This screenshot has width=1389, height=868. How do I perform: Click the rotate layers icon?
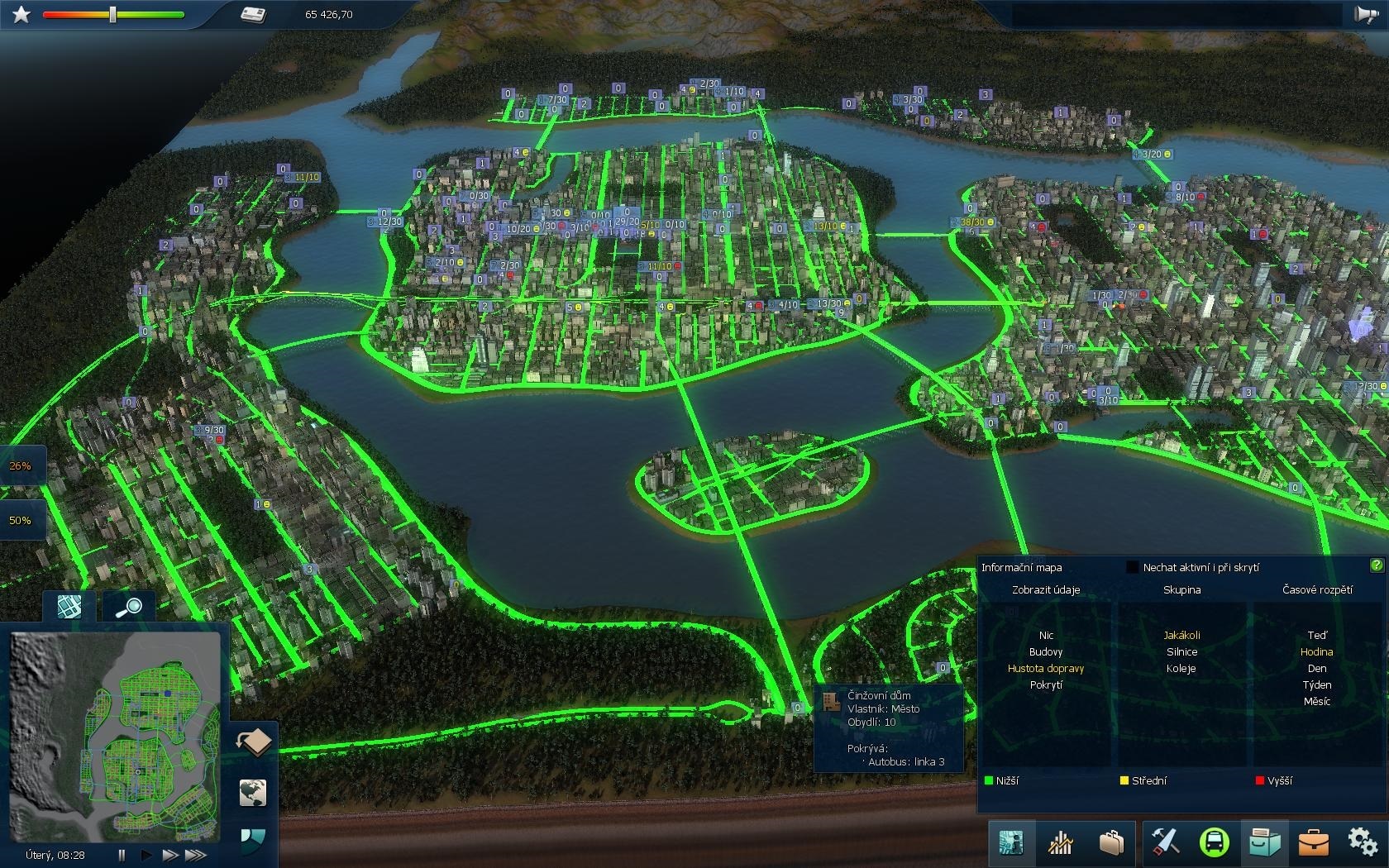[254, 742]
